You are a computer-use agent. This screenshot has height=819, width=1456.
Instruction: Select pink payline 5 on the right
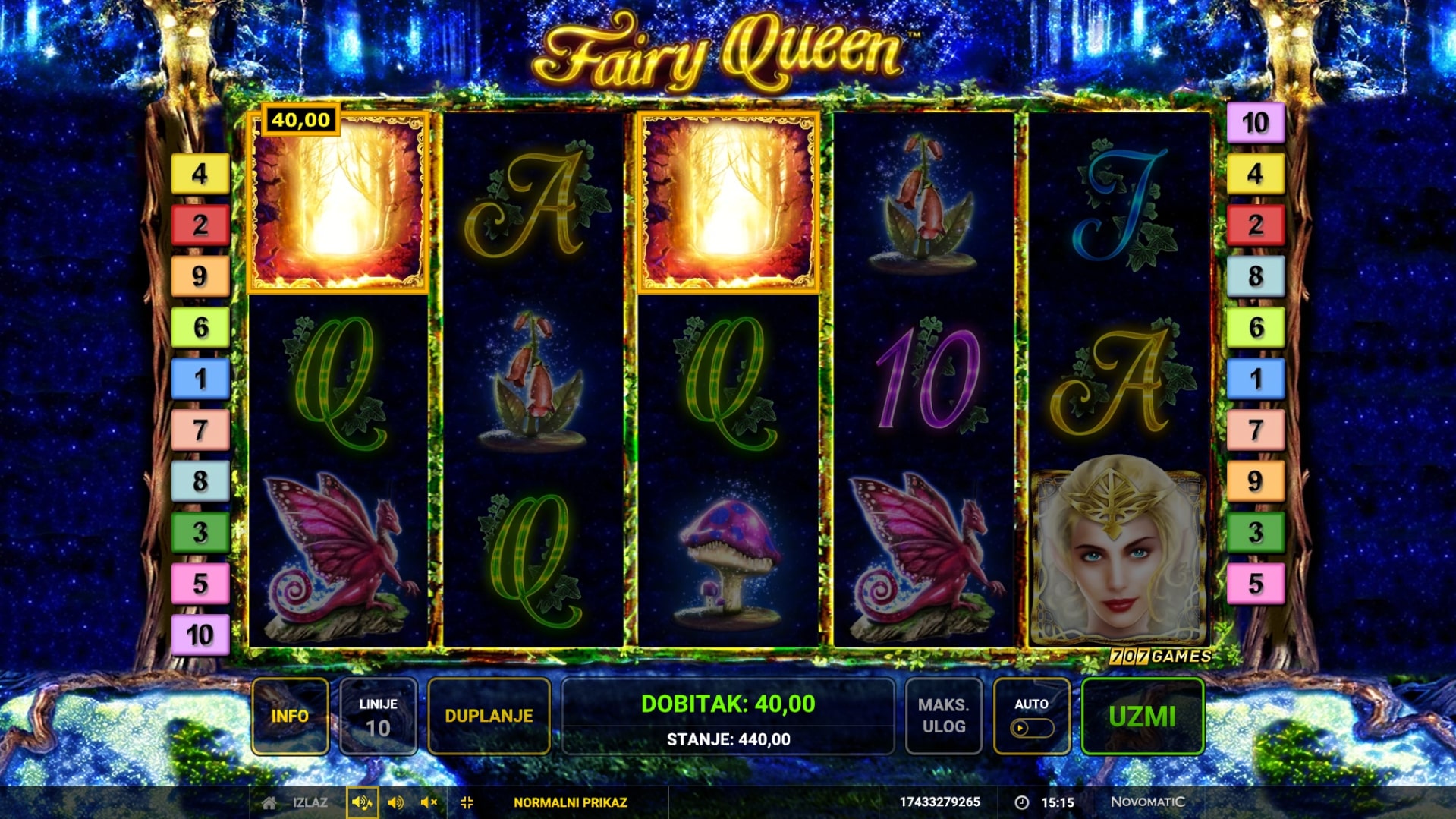click(1256, 583)
